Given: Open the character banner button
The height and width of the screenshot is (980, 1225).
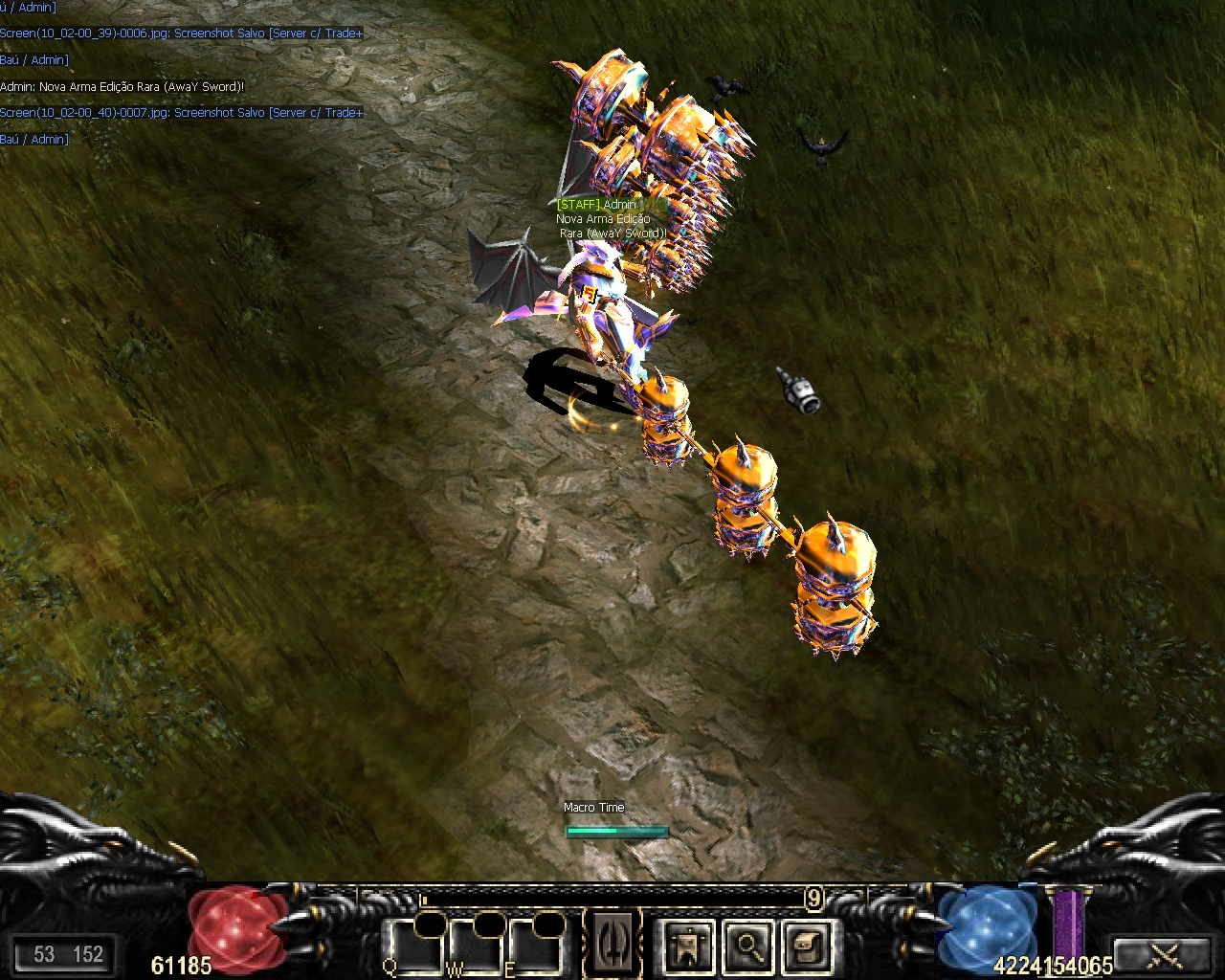Looking at the screenshot, I should click(688, 946).
